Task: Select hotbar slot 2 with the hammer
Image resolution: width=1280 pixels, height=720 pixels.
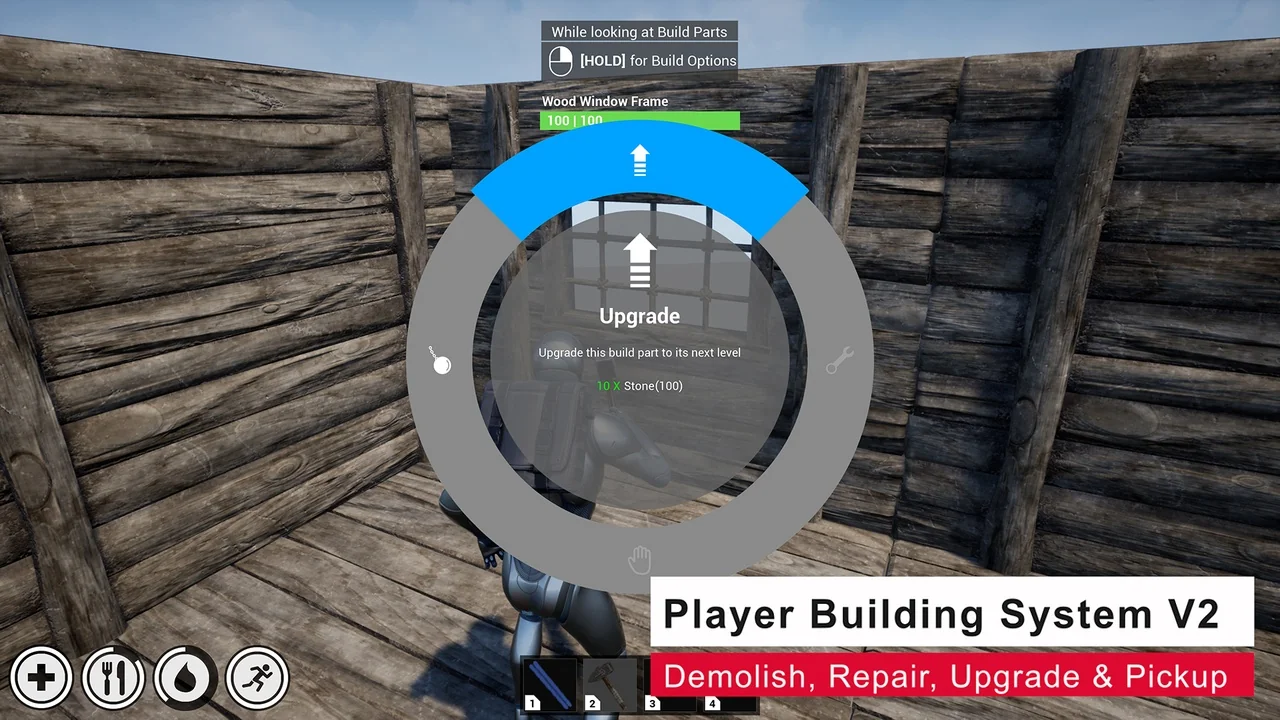Action: point(610,683)
